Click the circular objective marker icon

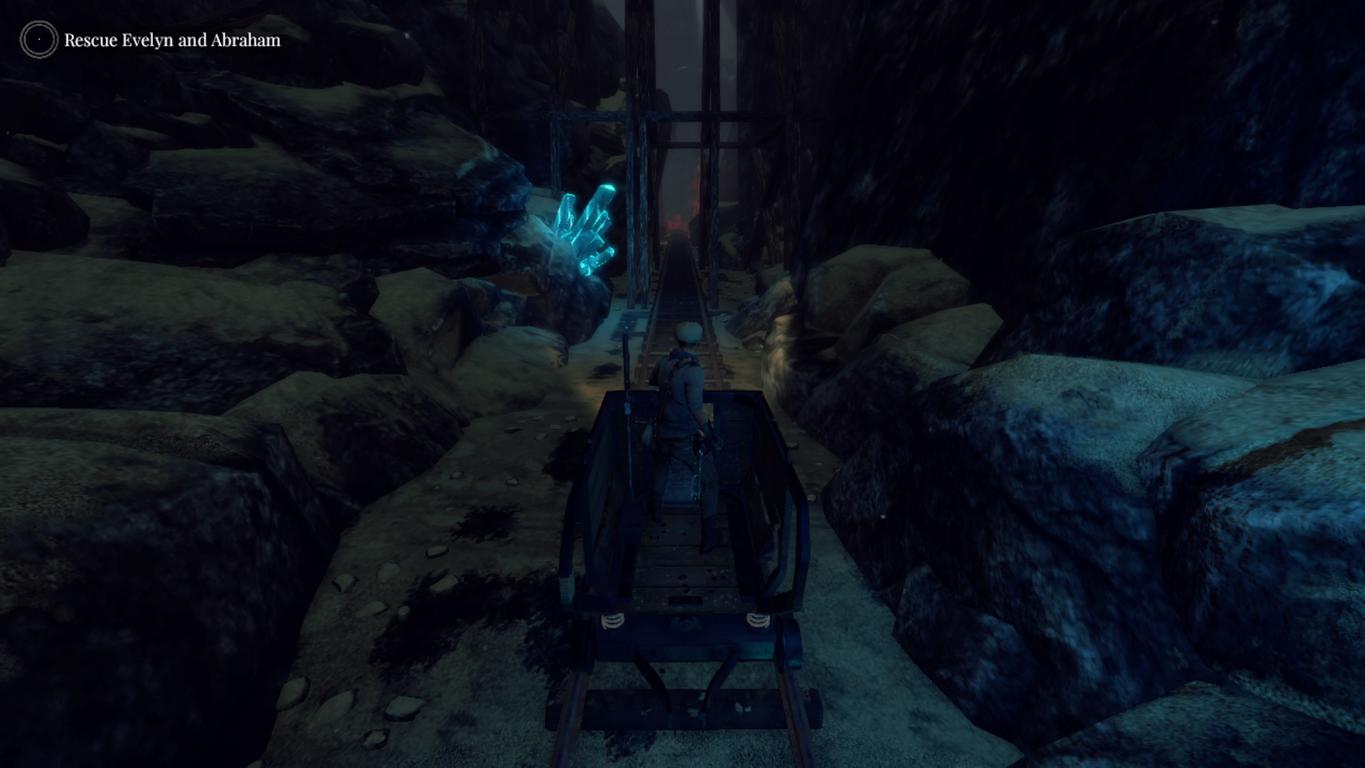(39, 40)
